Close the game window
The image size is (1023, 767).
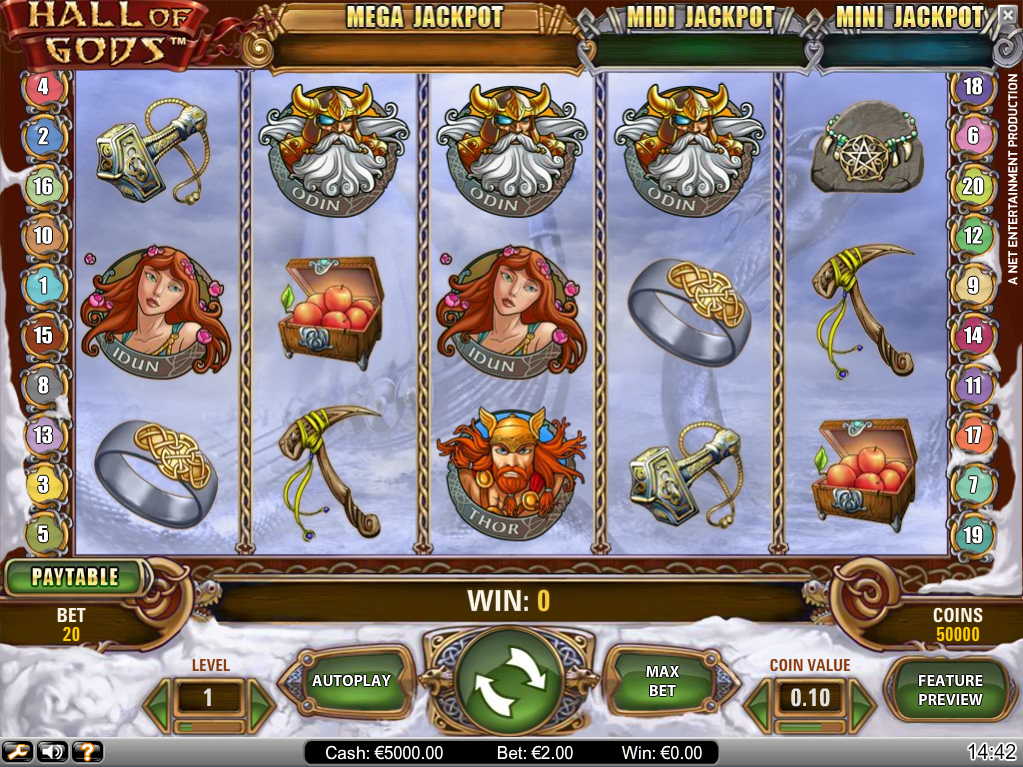[x=1006, y=15]
